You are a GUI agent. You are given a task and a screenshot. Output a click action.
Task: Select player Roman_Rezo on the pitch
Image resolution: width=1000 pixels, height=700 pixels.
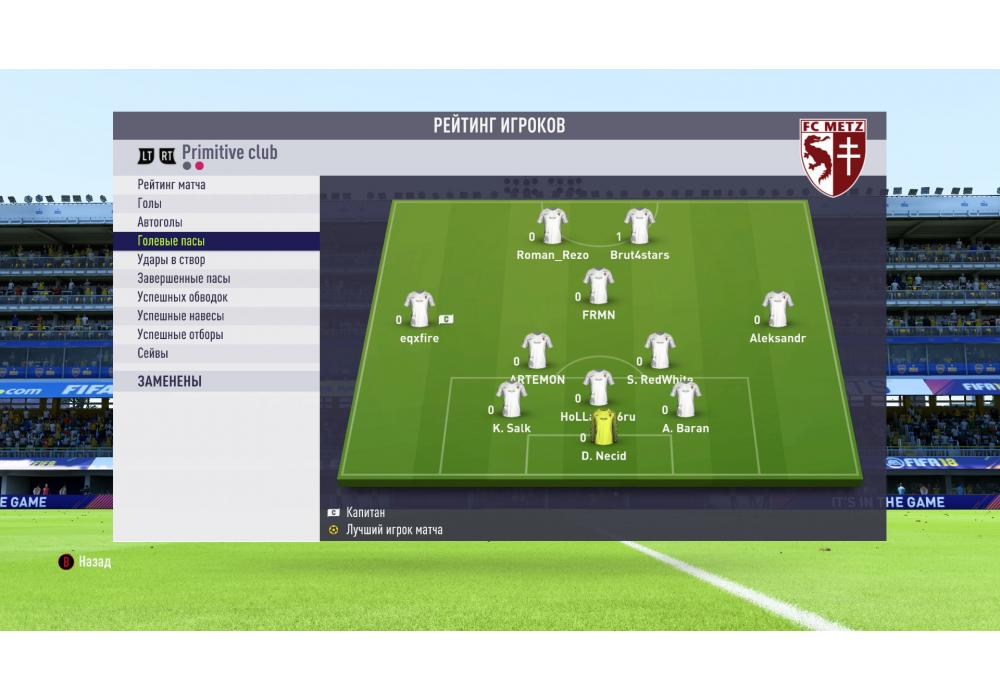[x=552, y=226]
